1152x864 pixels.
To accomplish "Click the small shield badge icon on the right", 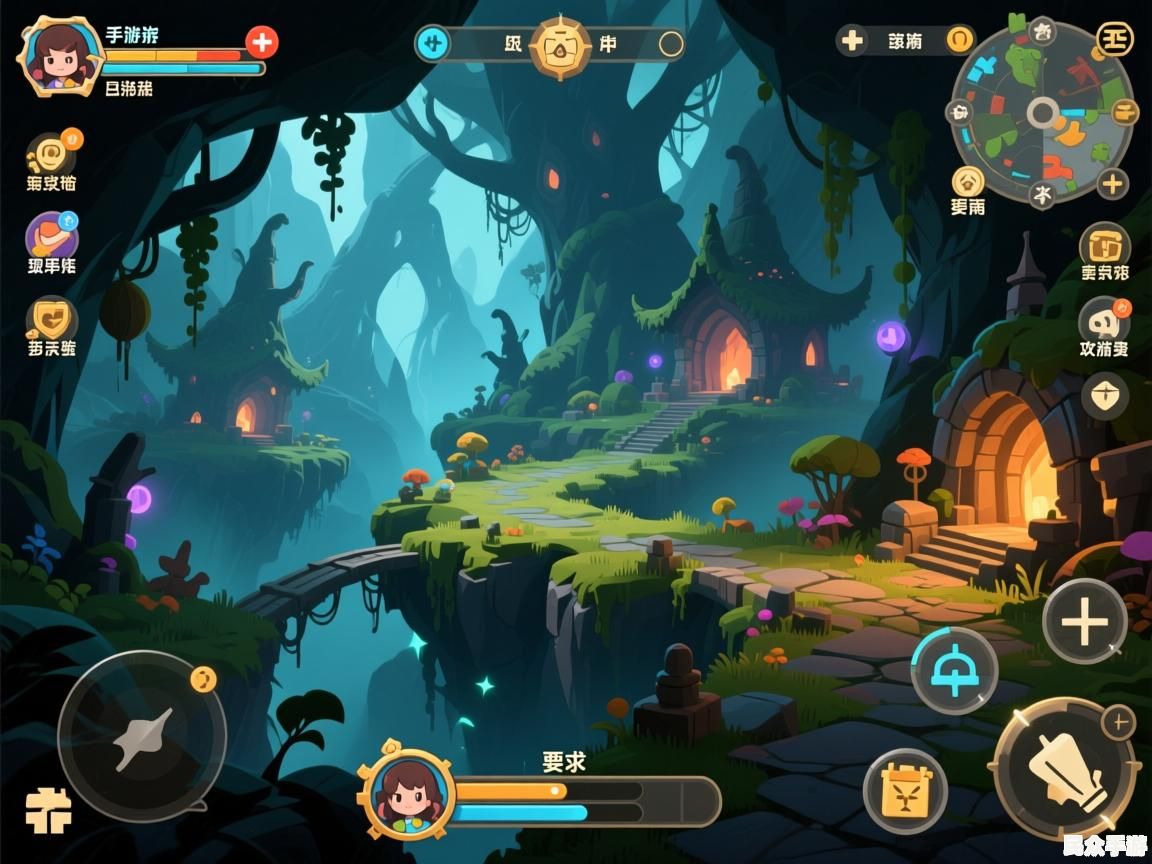I will coord(1105,396).
